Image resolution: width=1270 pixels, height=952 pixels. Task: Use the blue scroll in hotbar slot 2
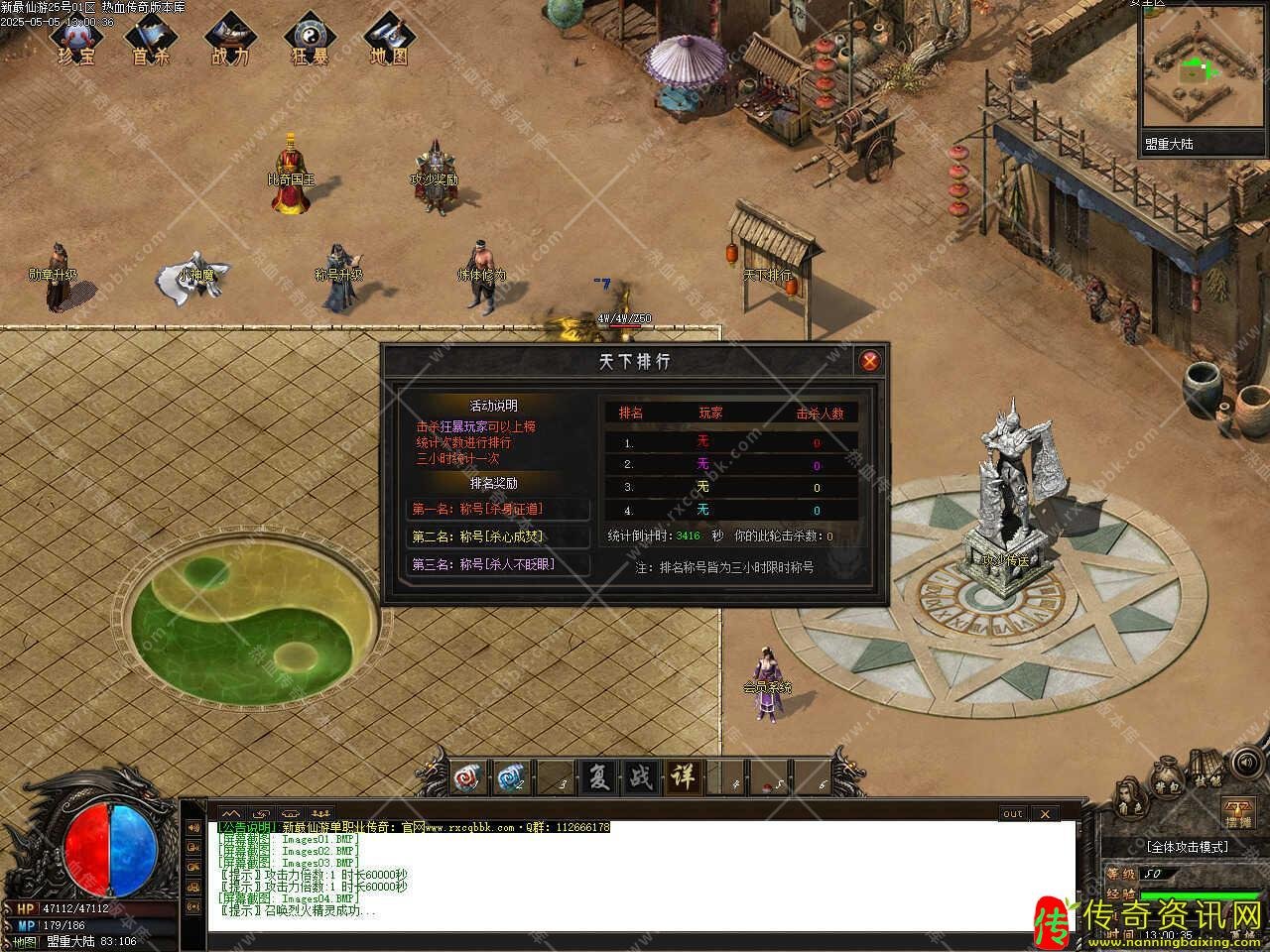512,777
